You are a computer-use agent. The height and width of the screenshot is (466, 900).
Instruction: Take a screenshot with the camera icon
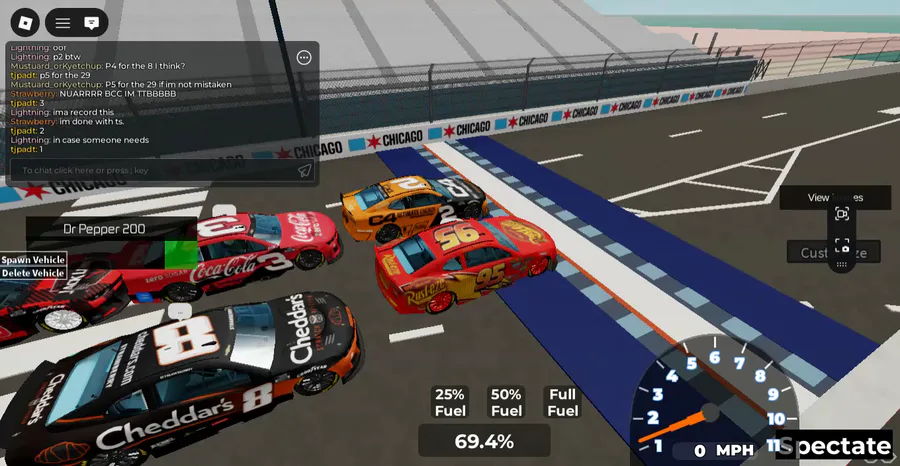[842, 246]
